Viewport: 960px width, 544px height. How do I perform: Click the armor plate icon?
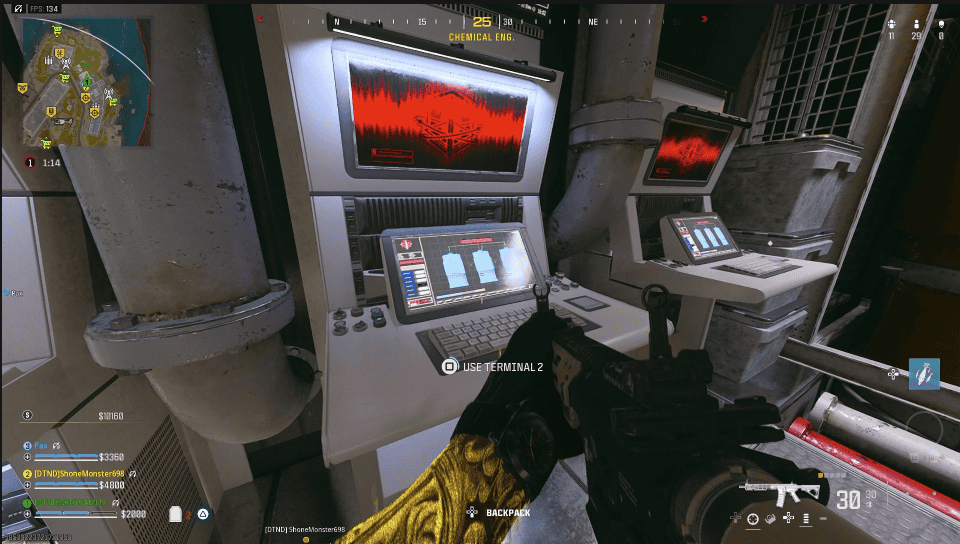click(177, 514)
